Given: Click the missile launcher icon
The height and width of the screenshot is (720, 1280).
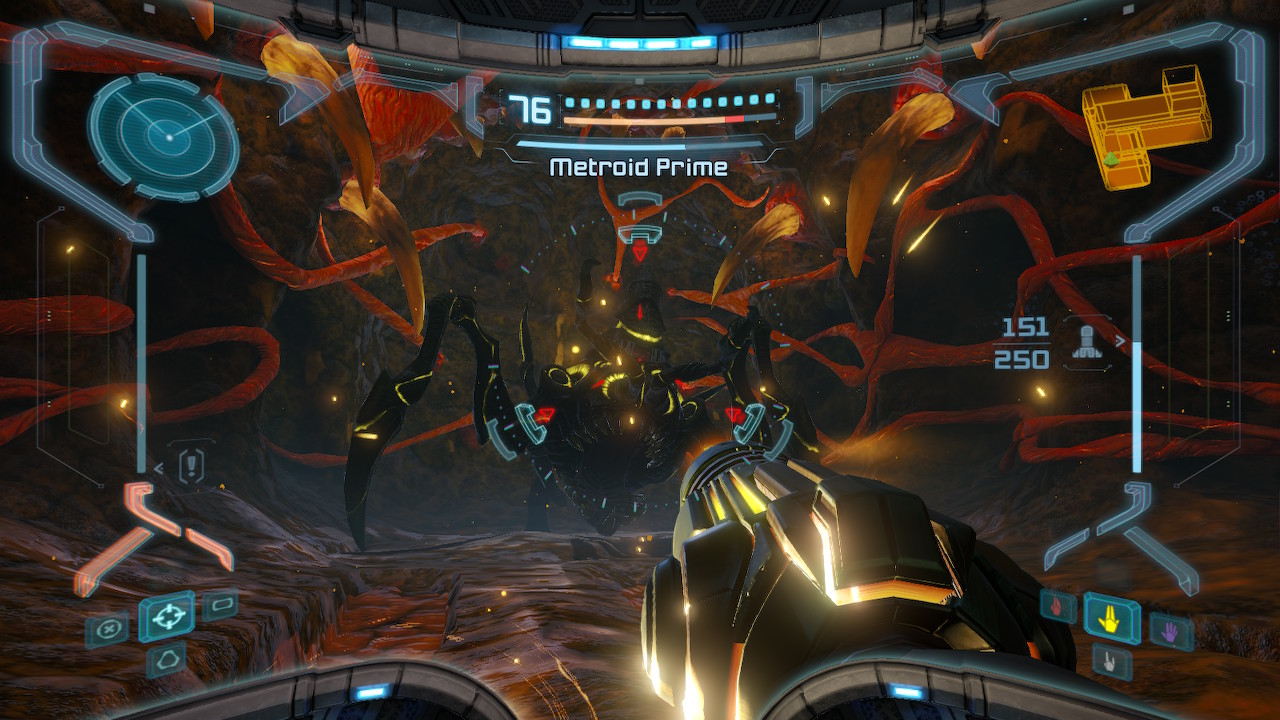Looking at the screenshot, I should tap(1087, 342).
